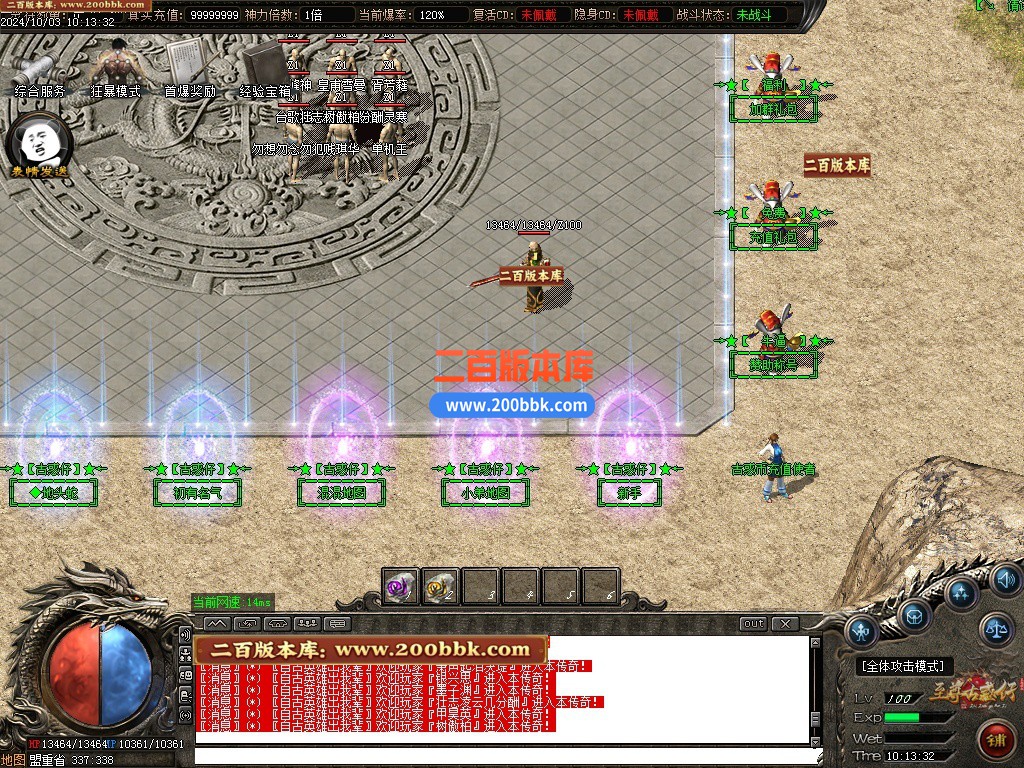
Task: Click the chat text input field
Action: click(x=500, y=756)
